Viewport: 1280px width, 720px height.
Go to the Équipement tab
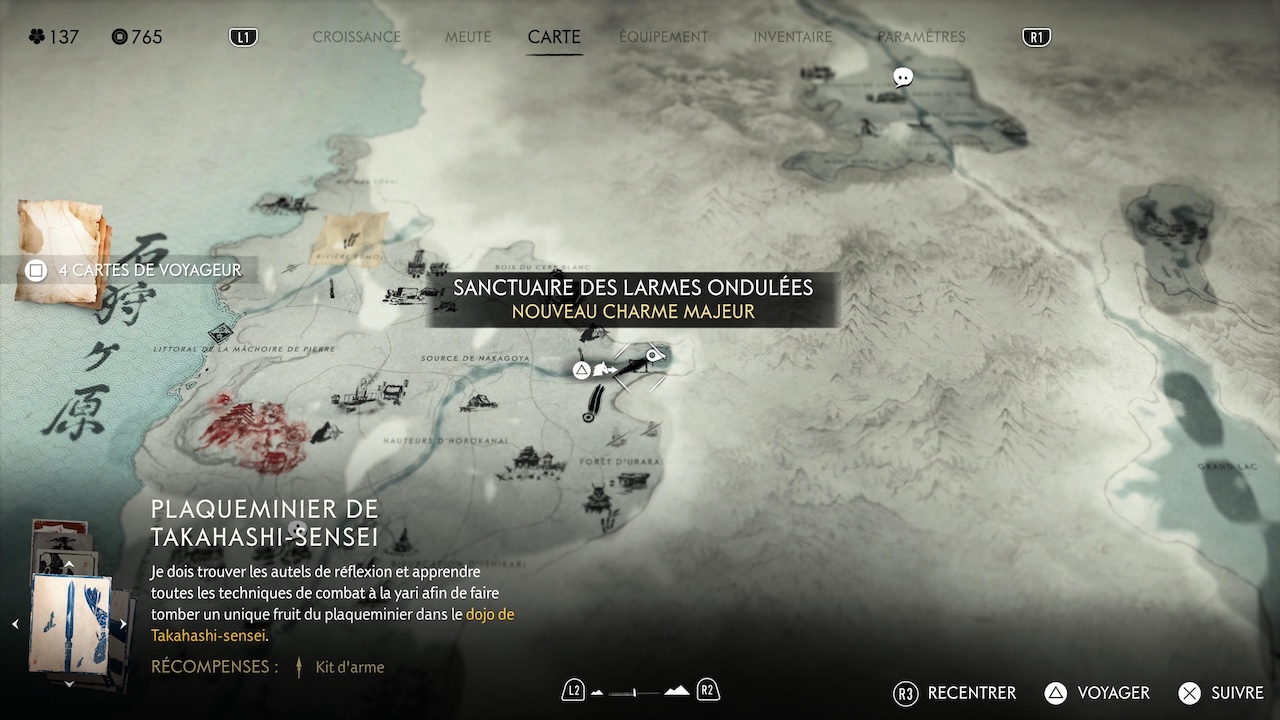(x=663, y=37)
